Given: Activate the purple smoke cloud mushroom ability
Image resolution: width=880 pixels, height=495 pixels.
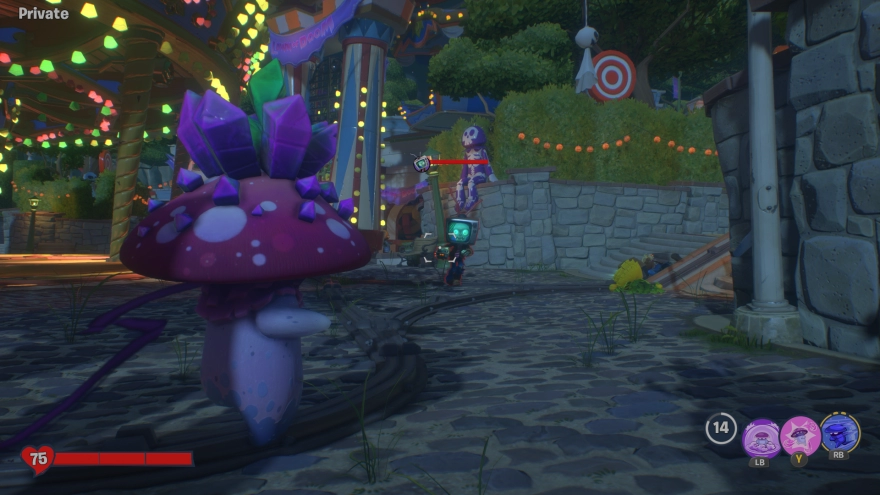Looking at the screenshot, I should pos(761,436).
